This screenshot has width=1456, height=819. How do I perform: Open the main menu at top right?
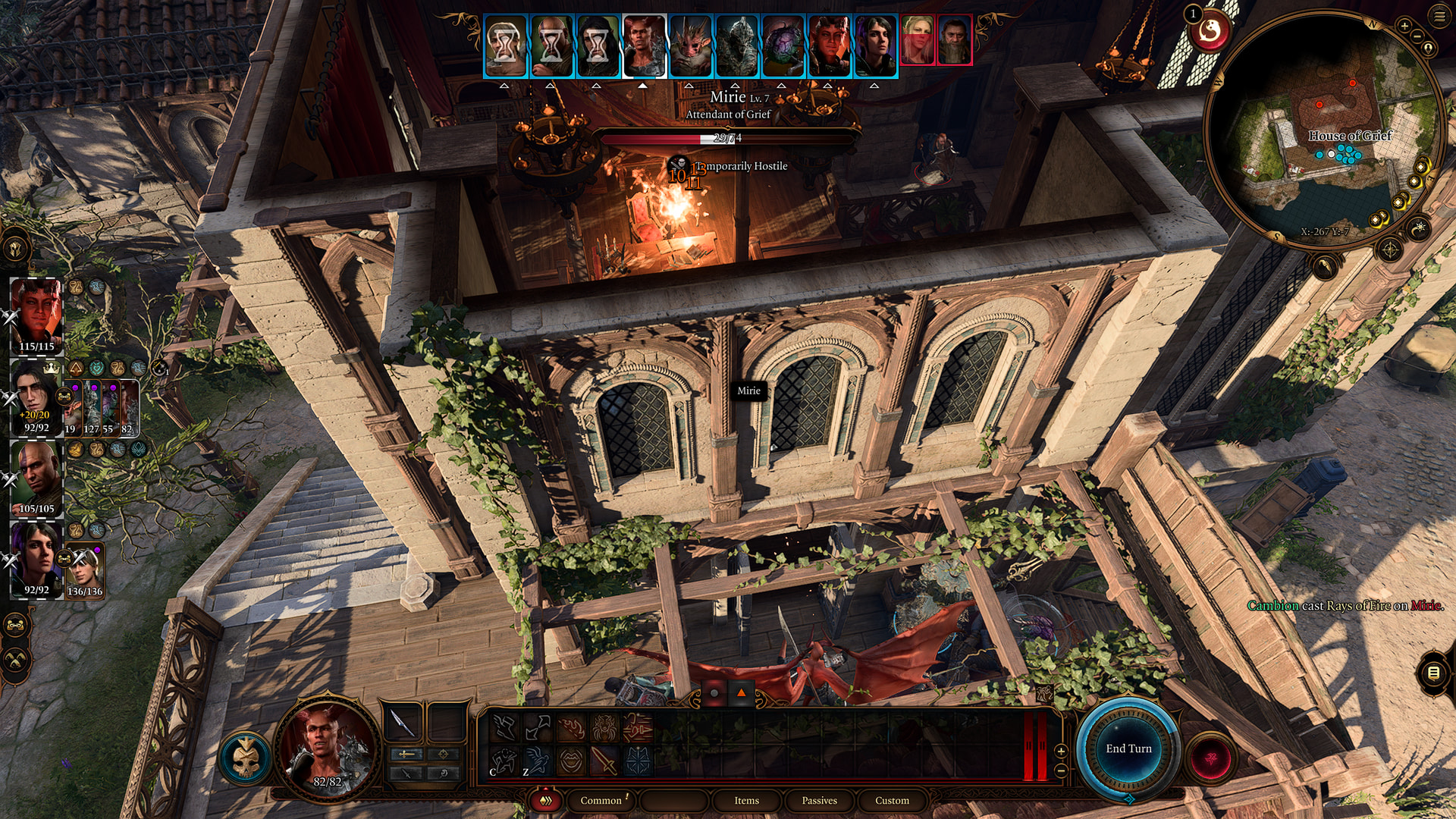coord(1439,16)
